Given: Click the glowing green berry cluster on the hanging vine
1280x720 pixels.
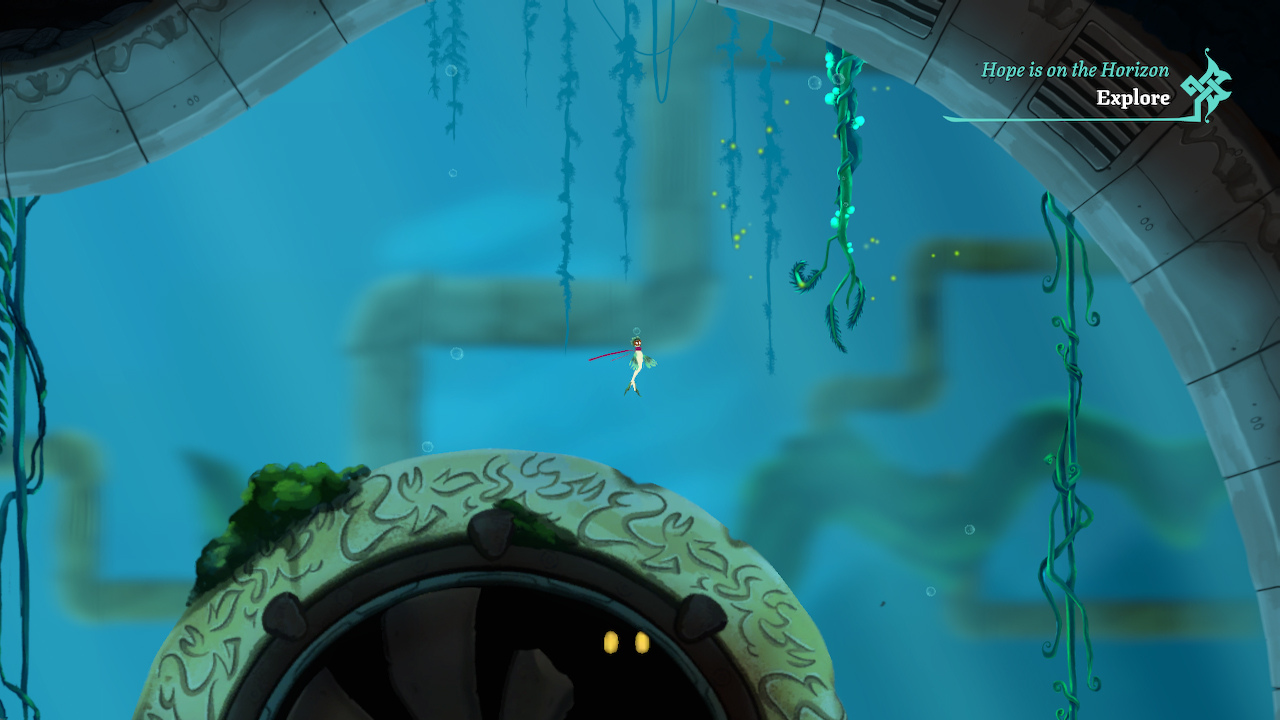Looking at the screenshot, I should tap(836, 220).
